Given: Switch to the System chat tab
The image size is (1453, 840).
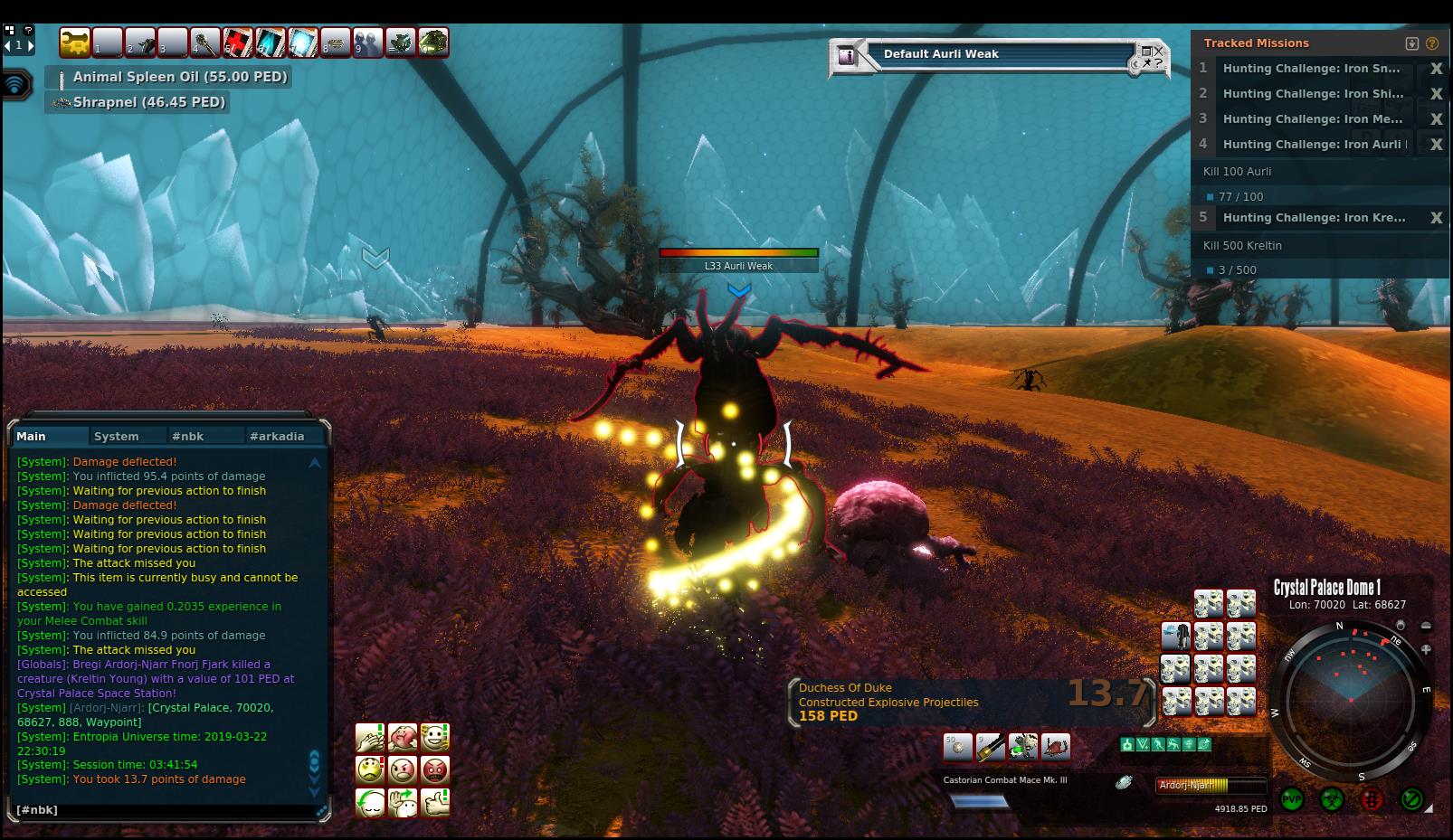Looking at the screenshot, I should tap(117, 436).
